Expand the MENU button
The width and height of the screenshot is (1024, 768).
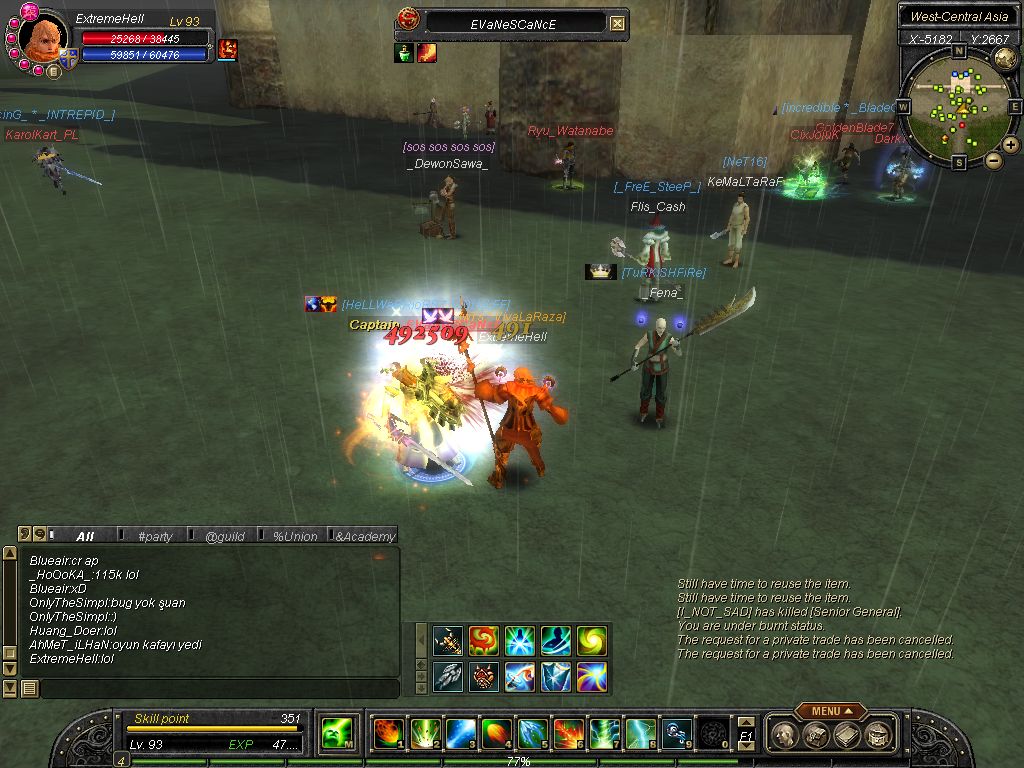(831, 711)
